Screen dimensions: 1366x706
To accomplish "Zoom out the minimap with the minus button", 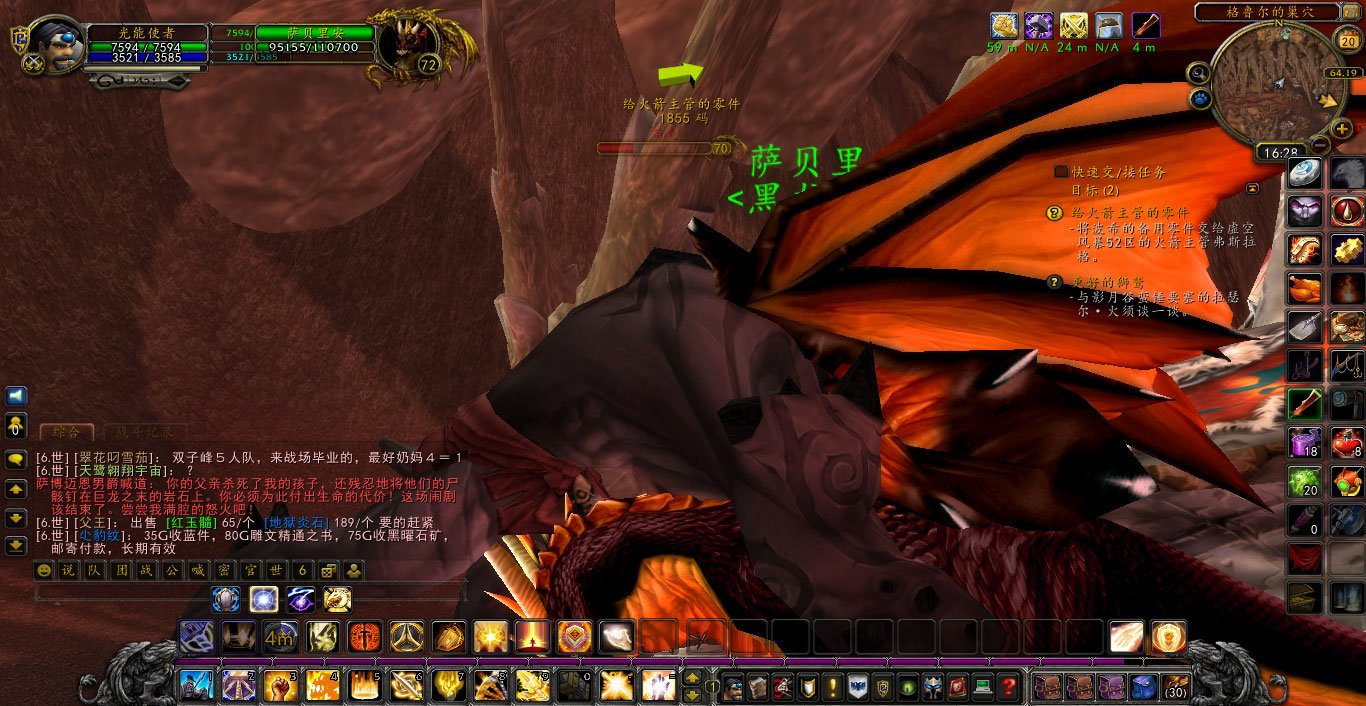I will click(1319, 144).
